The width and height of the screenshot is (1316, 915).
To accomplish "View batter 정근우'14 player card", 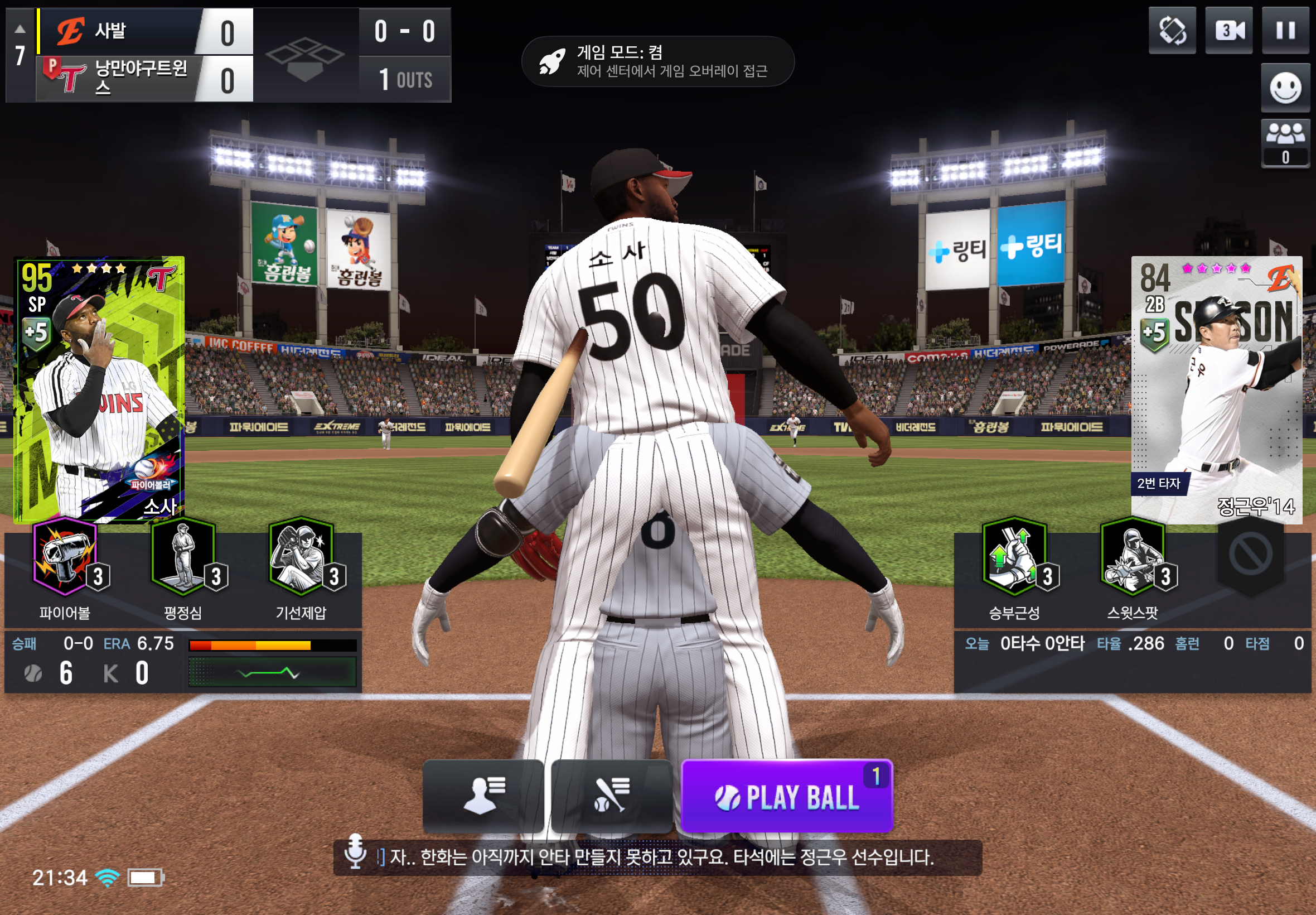I will coord(1216,389).
